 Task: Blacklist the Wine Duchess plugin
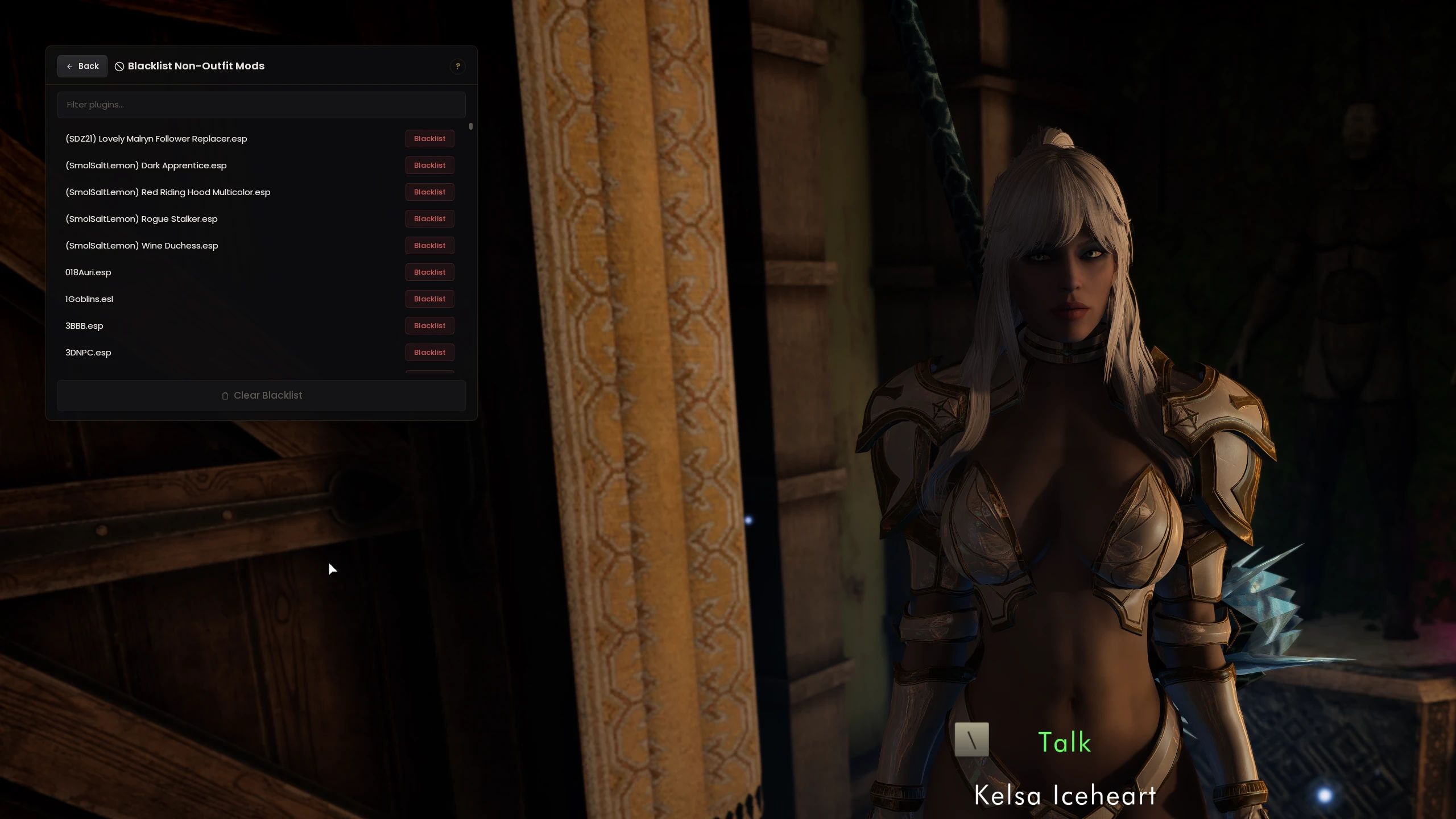pos(429,245)
